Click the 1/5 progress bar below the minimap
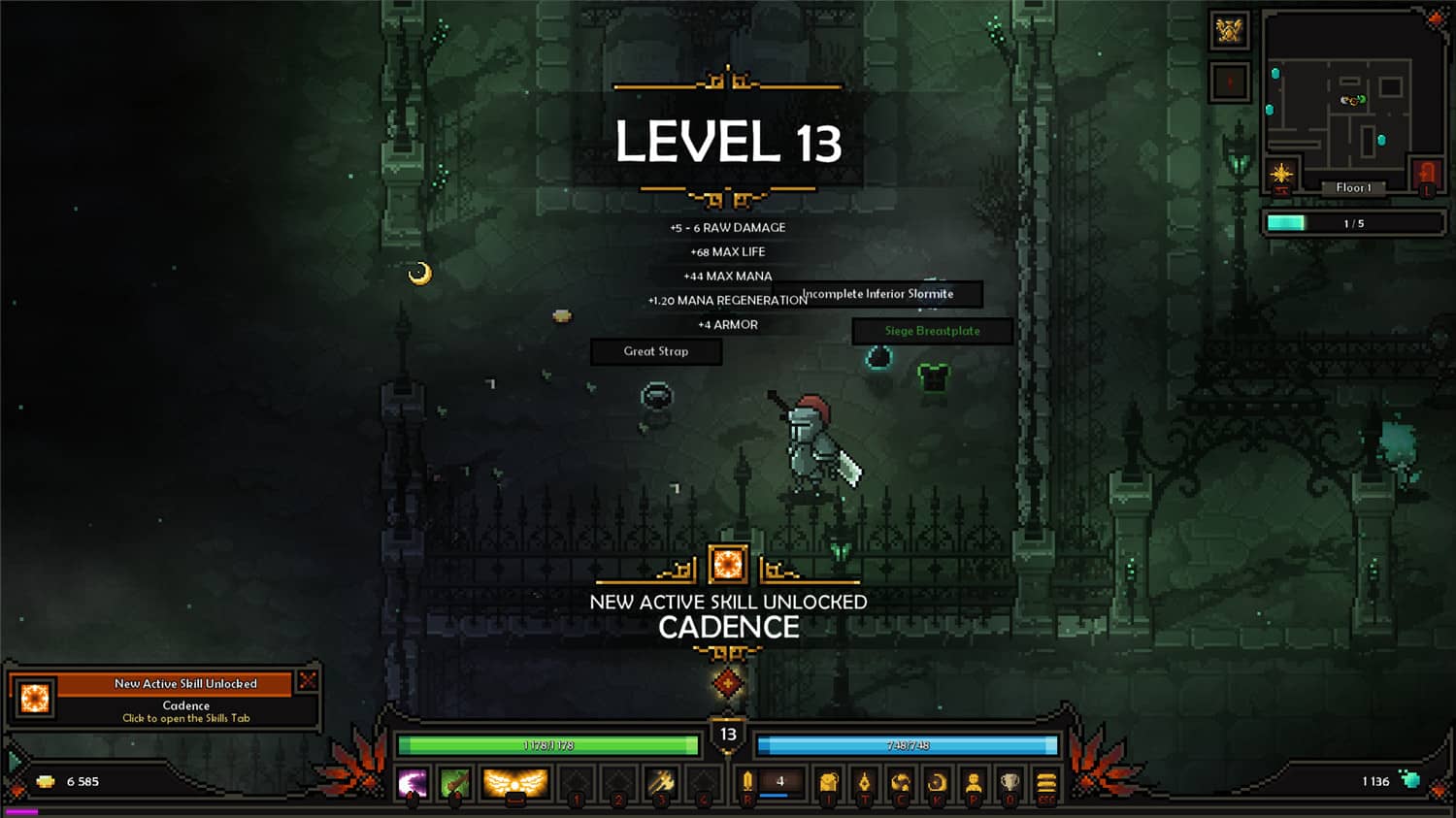Image resolution: width=1456 pixels, height=818 pixels. click(1352, 222)
